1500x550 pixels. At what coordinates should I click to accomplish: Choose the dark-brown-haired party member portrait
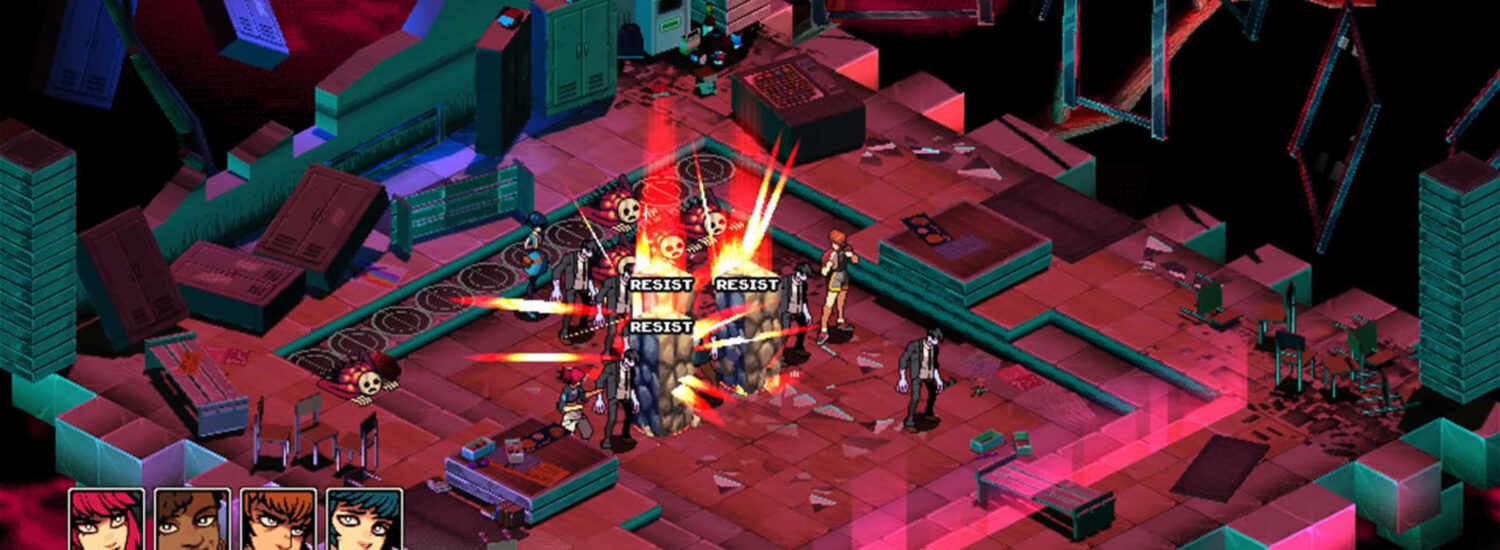point(192,520)
